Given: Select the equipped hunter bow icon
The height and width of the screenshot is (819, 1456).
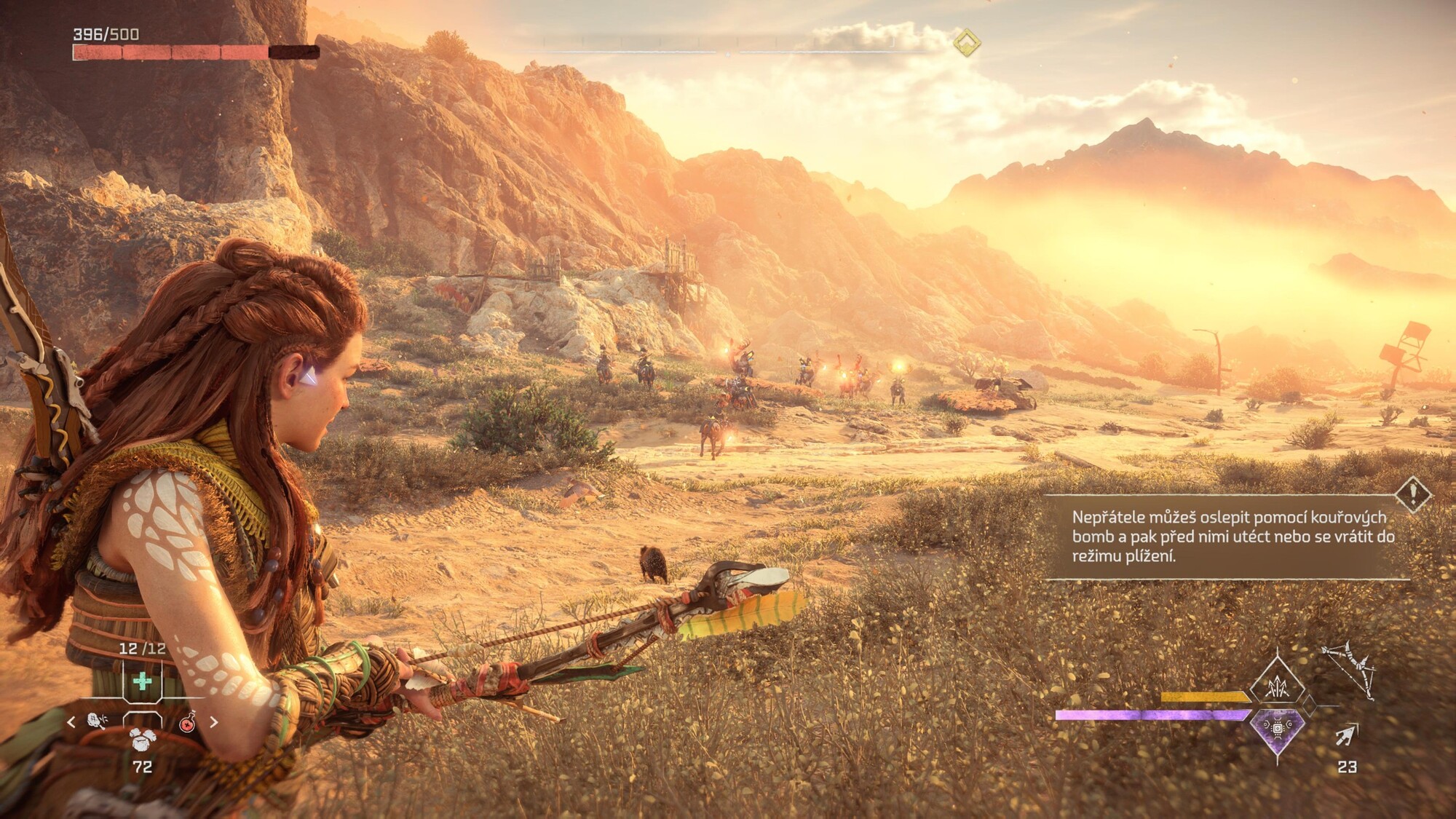Looking at the screenshot, I should pos(1348,670).
